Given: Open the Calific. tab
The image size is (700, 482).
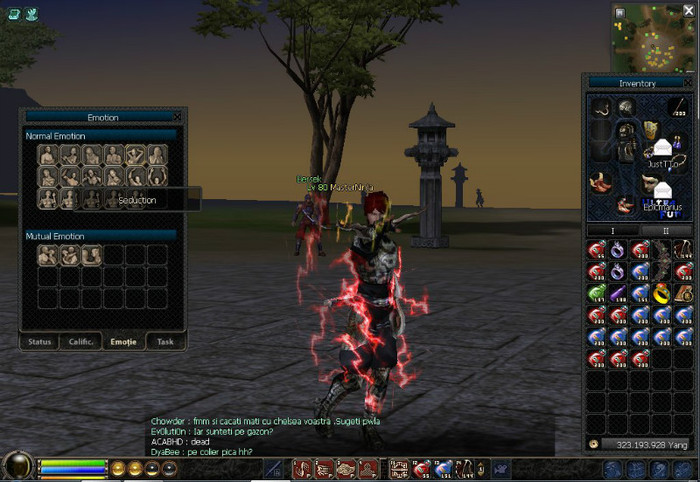Looking at the screenshot, I should [81, 341].
